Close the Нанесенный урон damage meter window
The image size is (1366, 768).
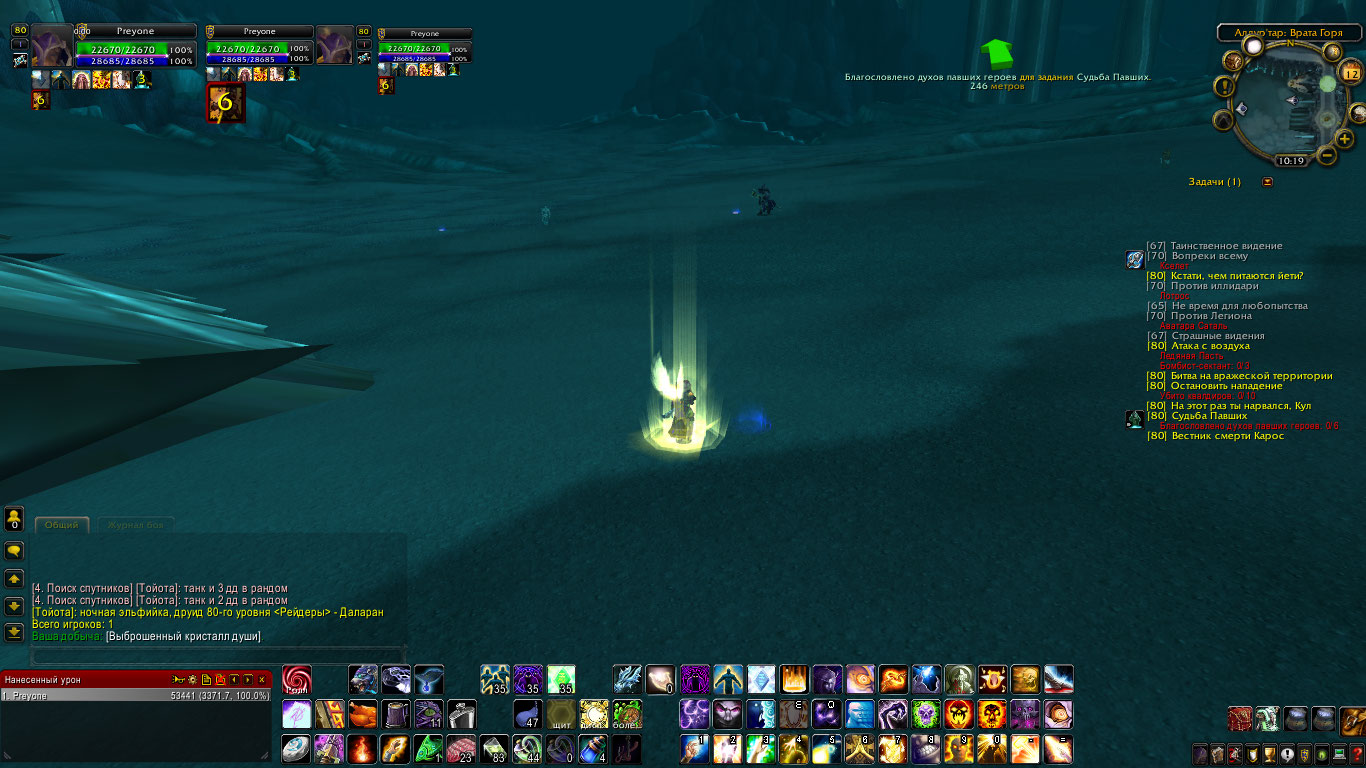point(262,680)
